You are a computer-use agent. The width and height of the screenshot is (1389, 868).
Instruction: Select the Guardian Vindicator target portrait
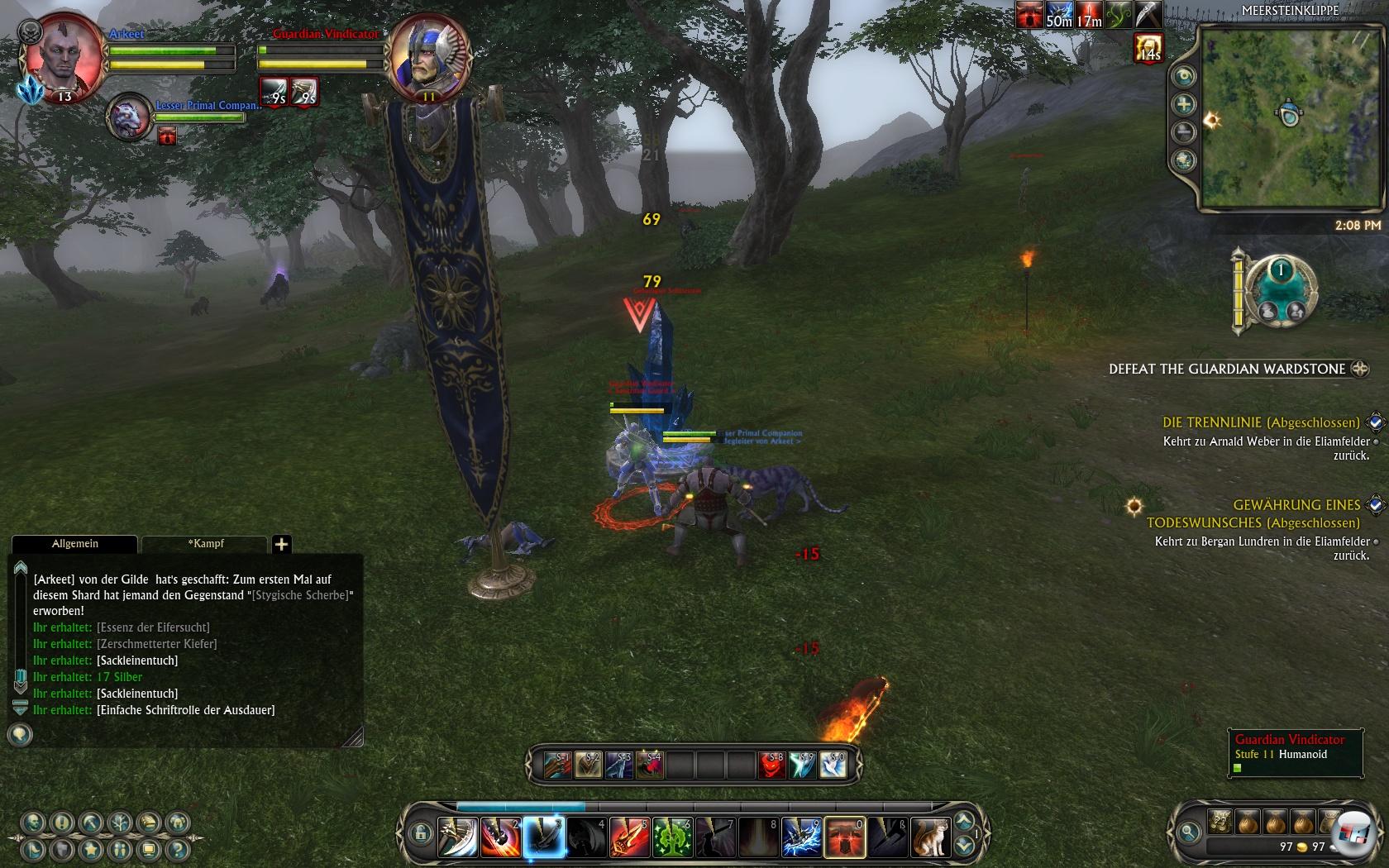pos(429,58)
